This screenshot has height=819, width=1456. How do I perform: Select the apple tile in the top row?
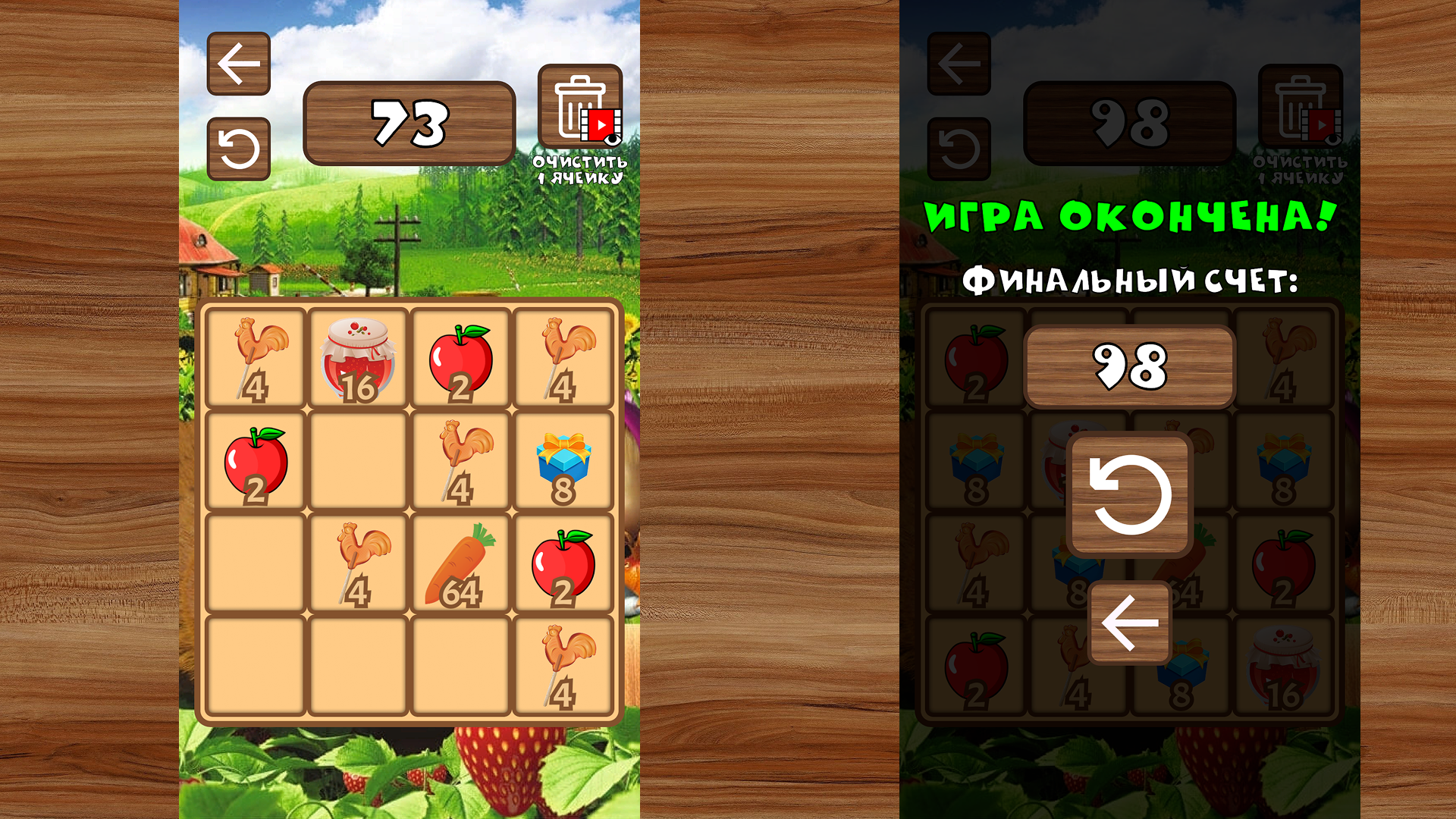coord(460,356)
